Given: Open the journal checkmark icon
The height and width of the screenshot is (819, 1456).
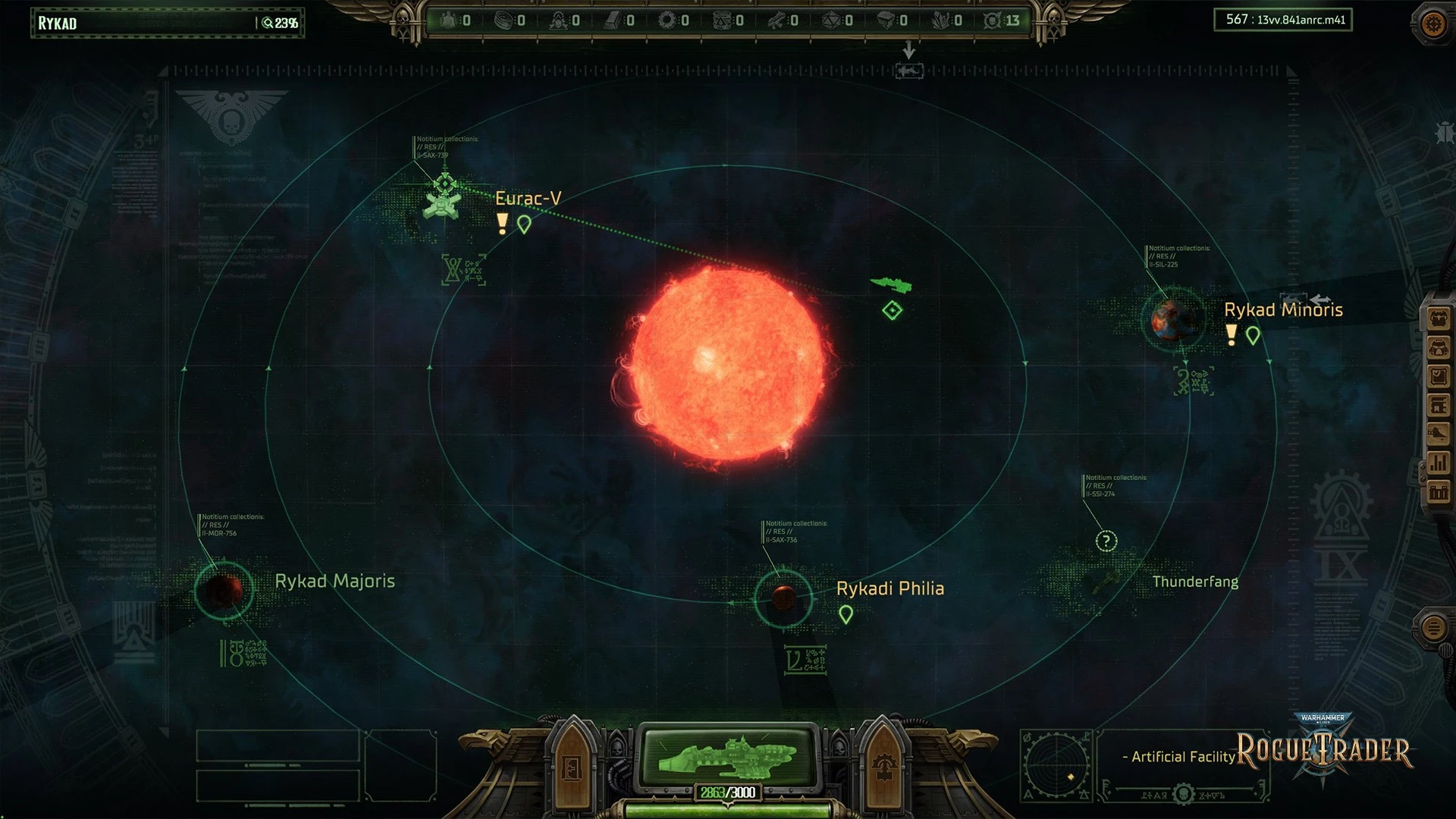Looking at the screenshot, I should pos(1439,377).
